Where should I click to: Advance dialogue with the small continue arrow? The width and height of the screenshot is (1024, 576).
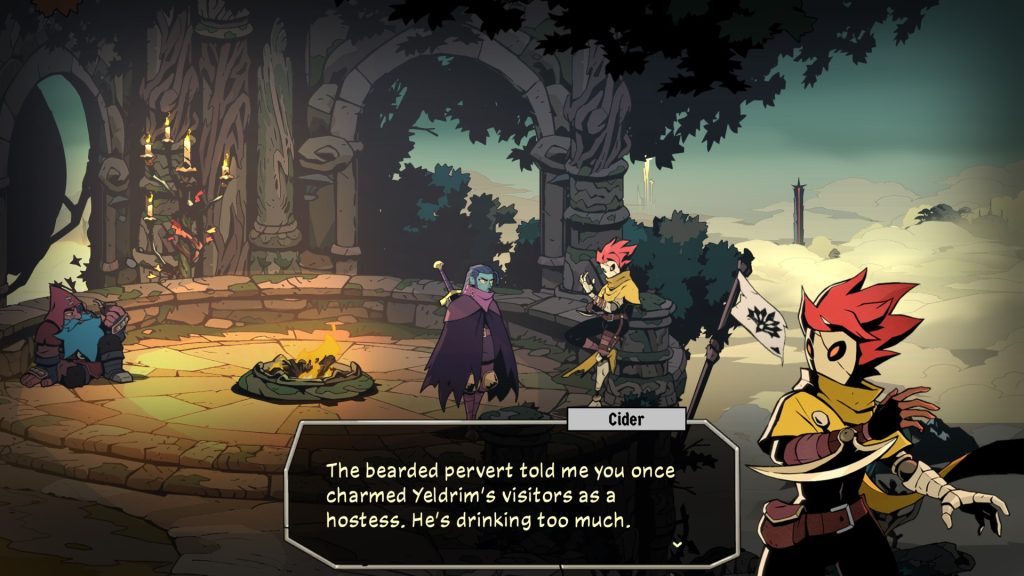pyautogui.click(x=679, y=545)
